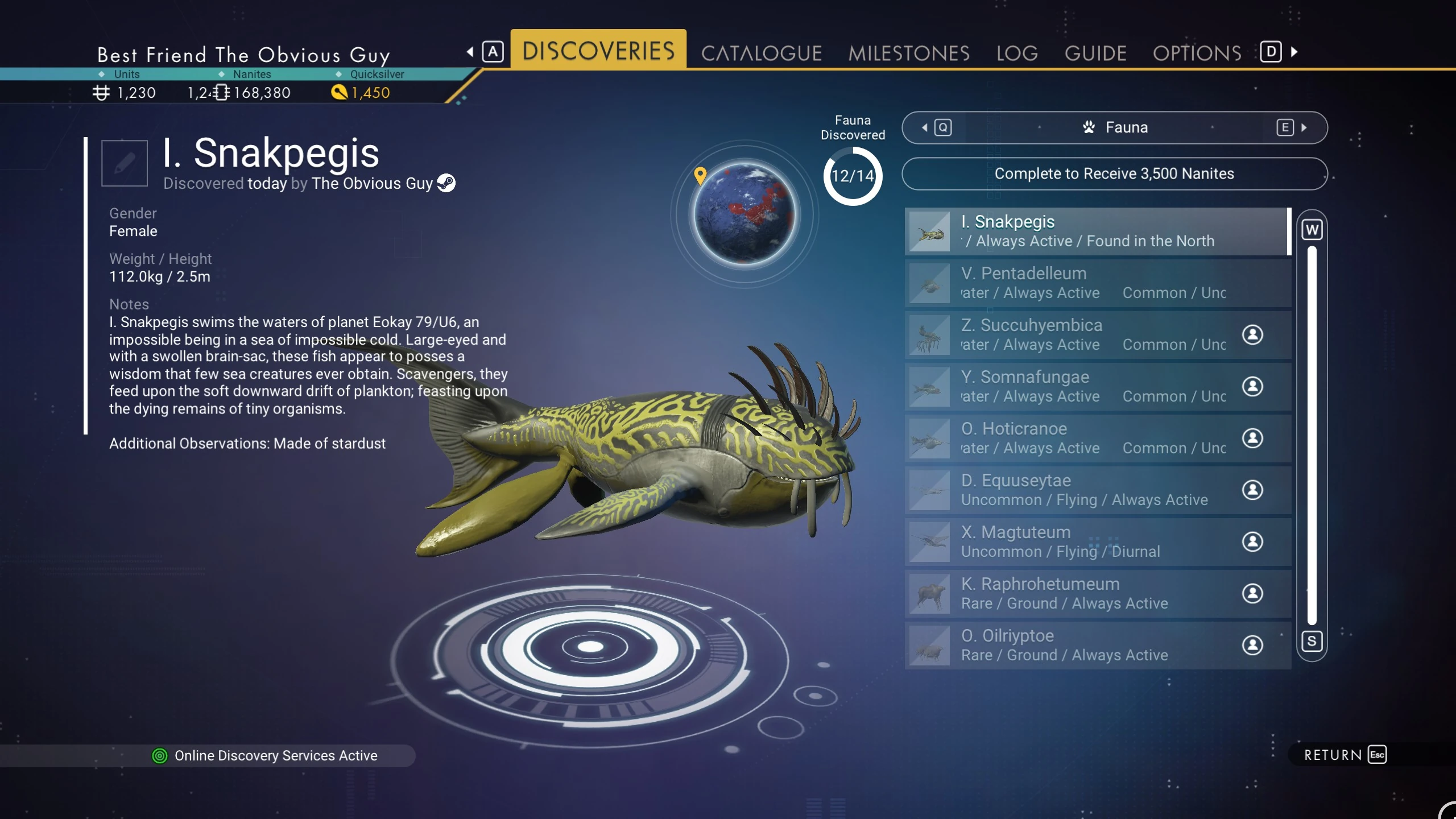The height and width of the screenshot is (819, 1456).
Task: Open the Milestones tab
Action: click(908, 53)
